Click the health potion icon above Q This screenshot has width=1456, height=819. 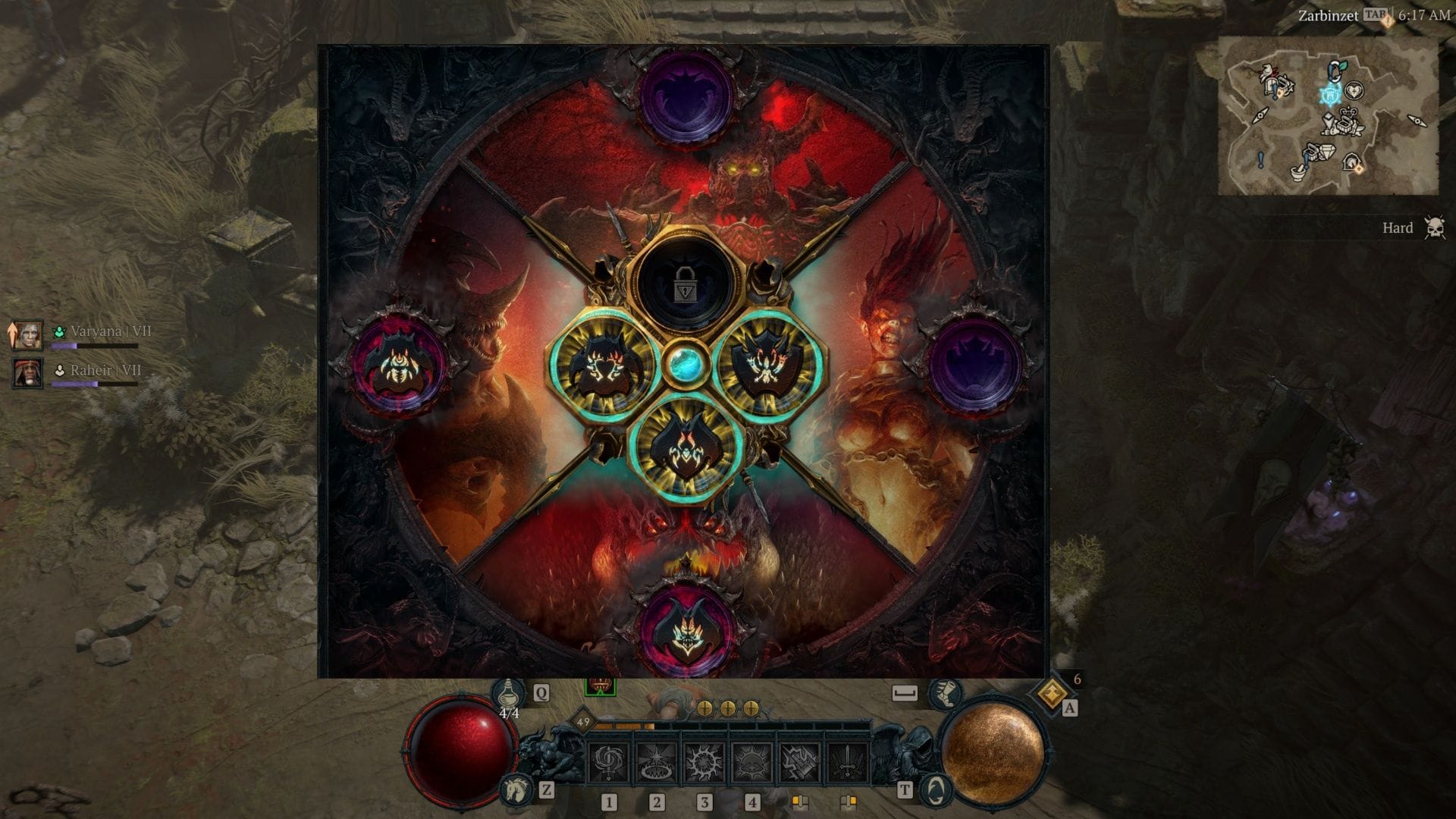510,692
